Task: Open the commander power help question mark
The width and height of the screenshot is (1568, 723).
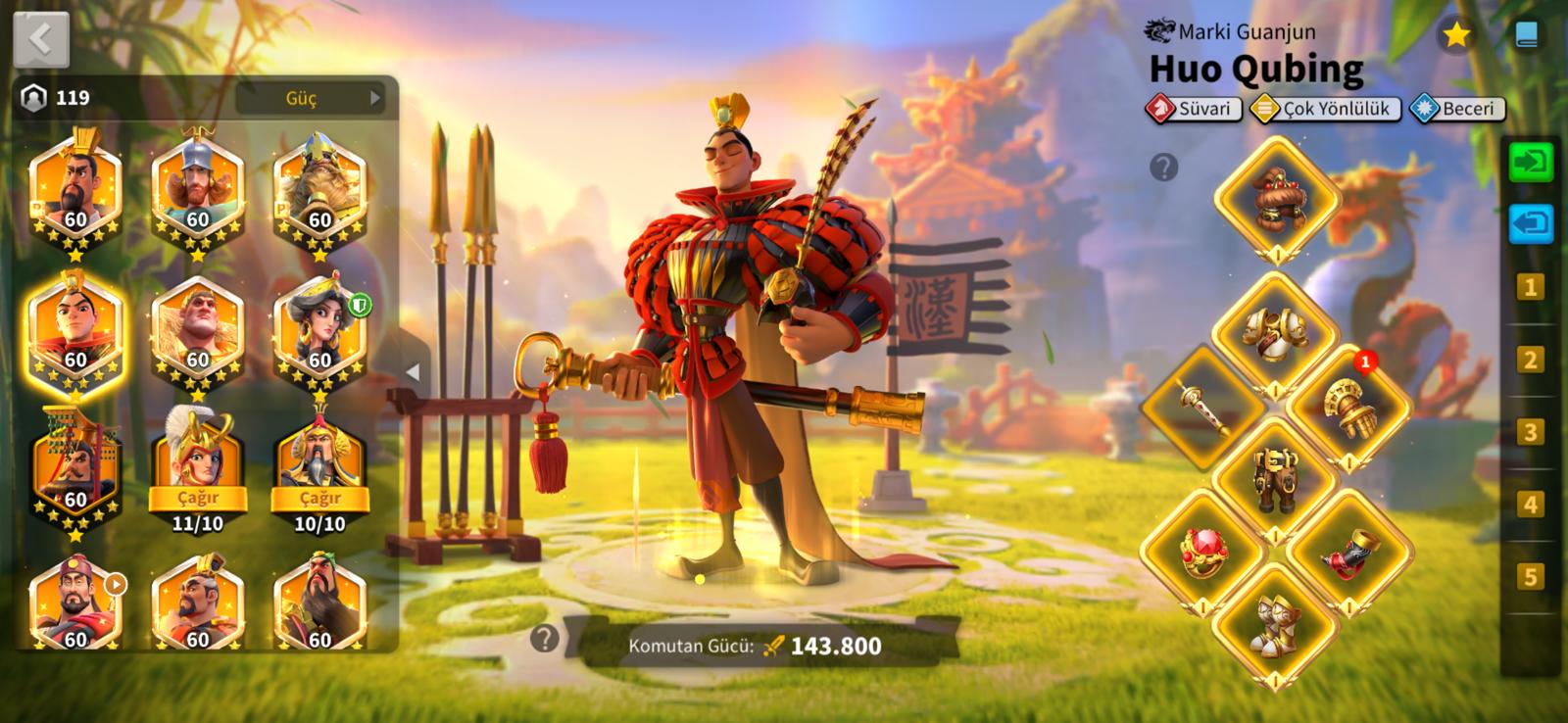Action: tap(545, 640)
